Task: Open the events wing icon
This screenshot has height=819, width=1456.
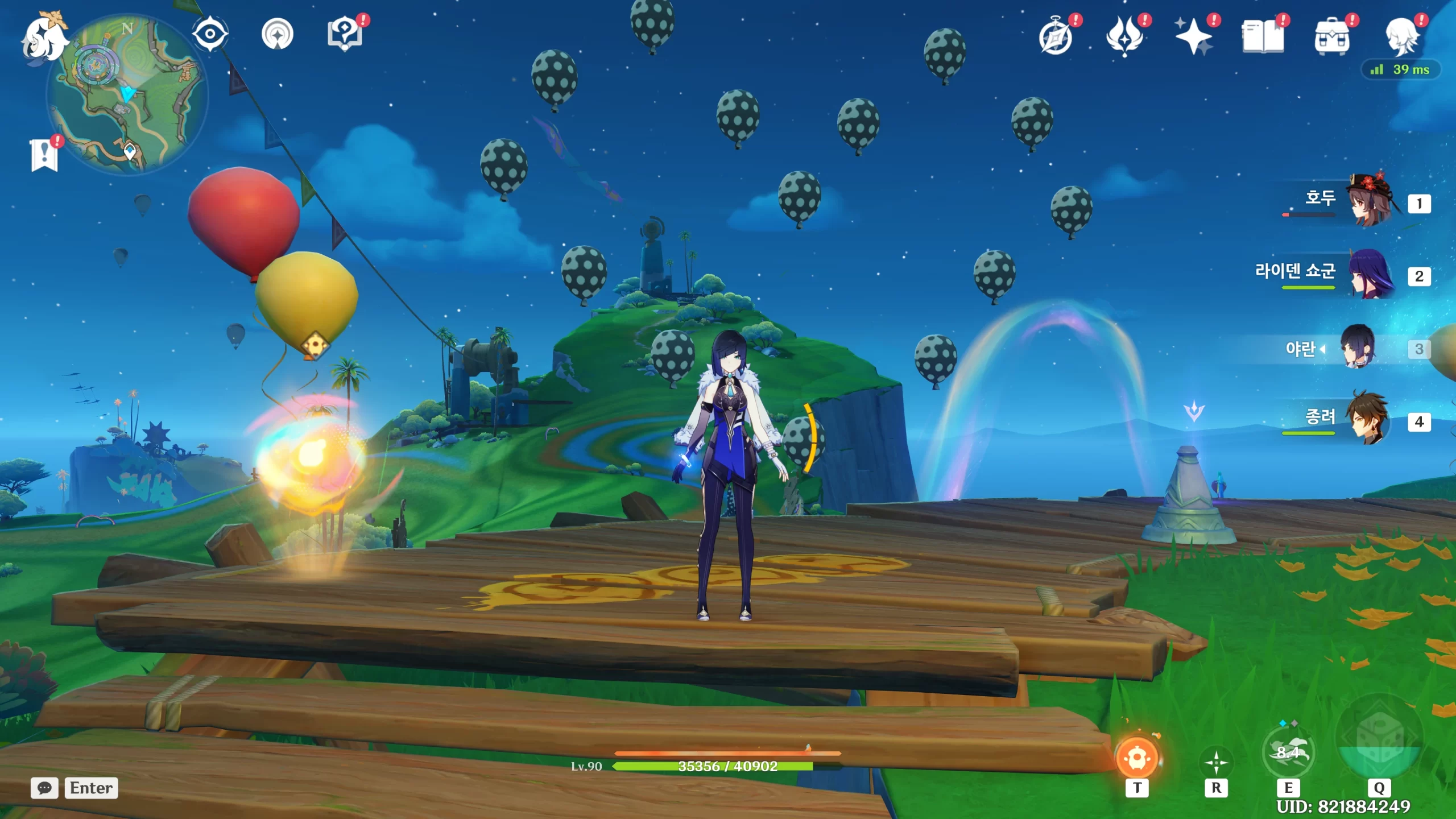Action: pos(1124,37)
